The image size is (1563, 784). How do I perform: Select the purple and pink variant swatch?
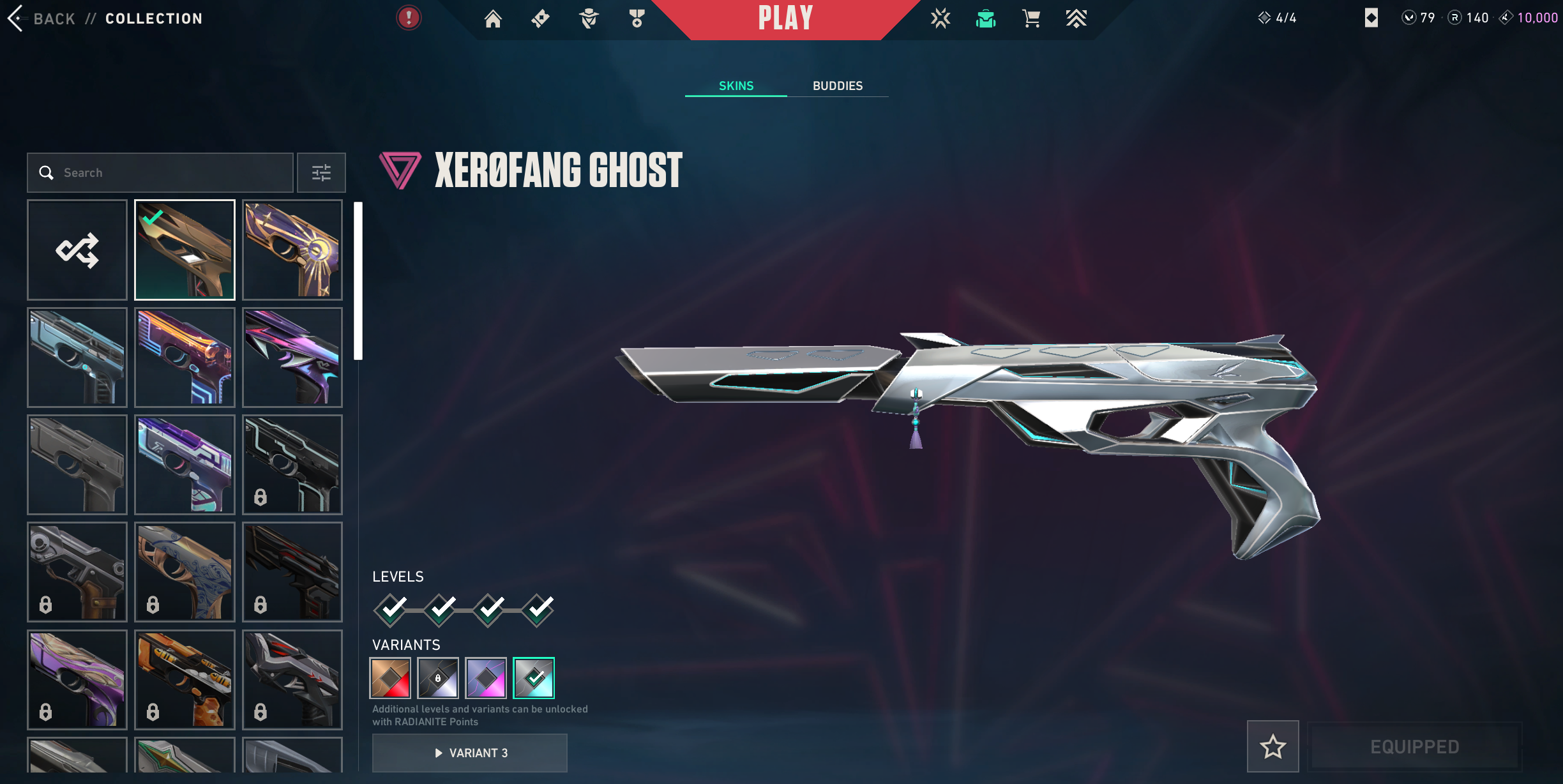[486, 678]
